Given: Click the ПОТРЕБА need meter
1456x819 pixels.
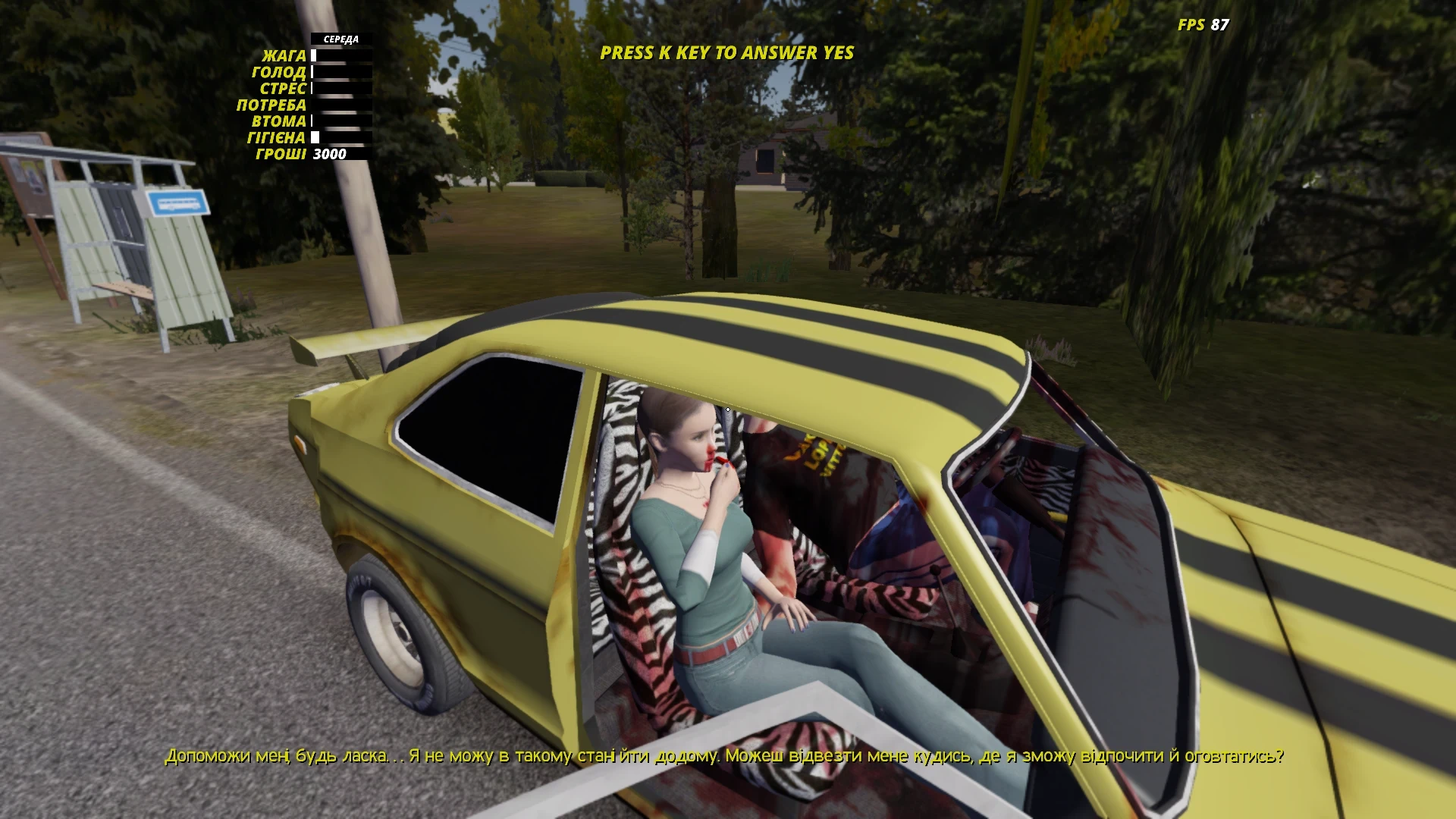Looking at the screenshot, I should [340, 106].
